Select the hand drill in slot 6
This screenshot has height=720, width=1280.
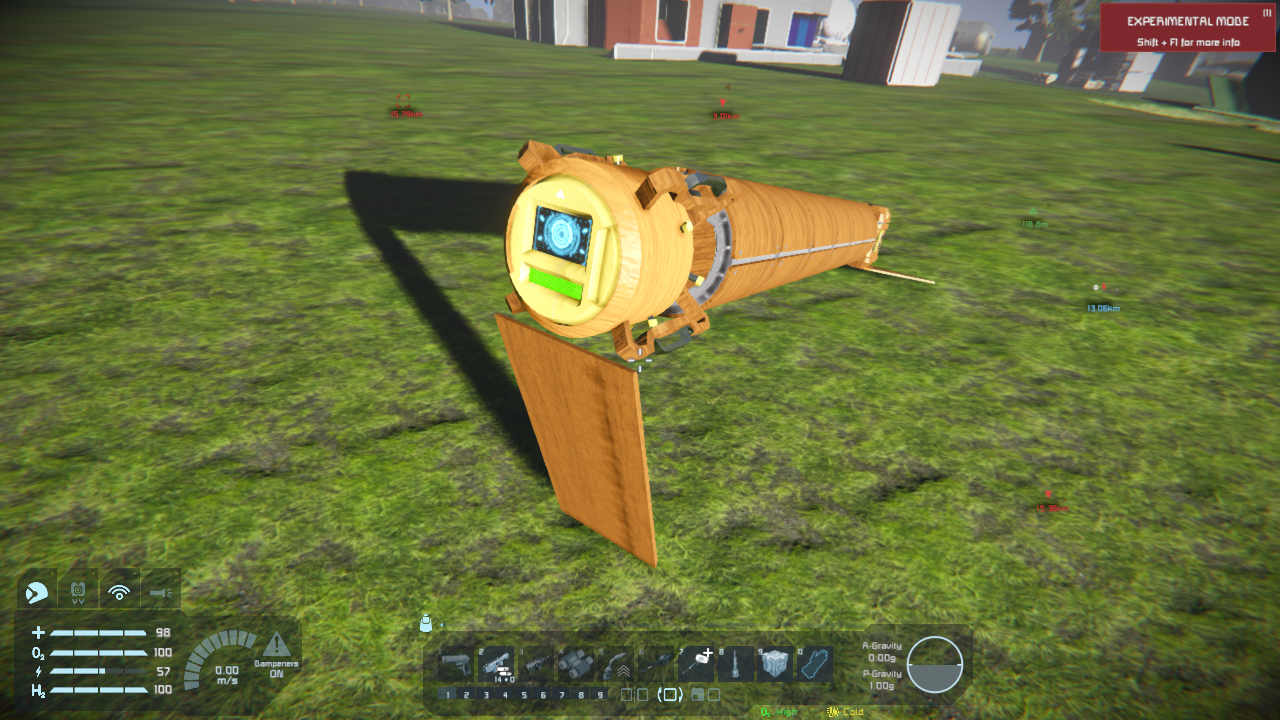coord(656,663)
